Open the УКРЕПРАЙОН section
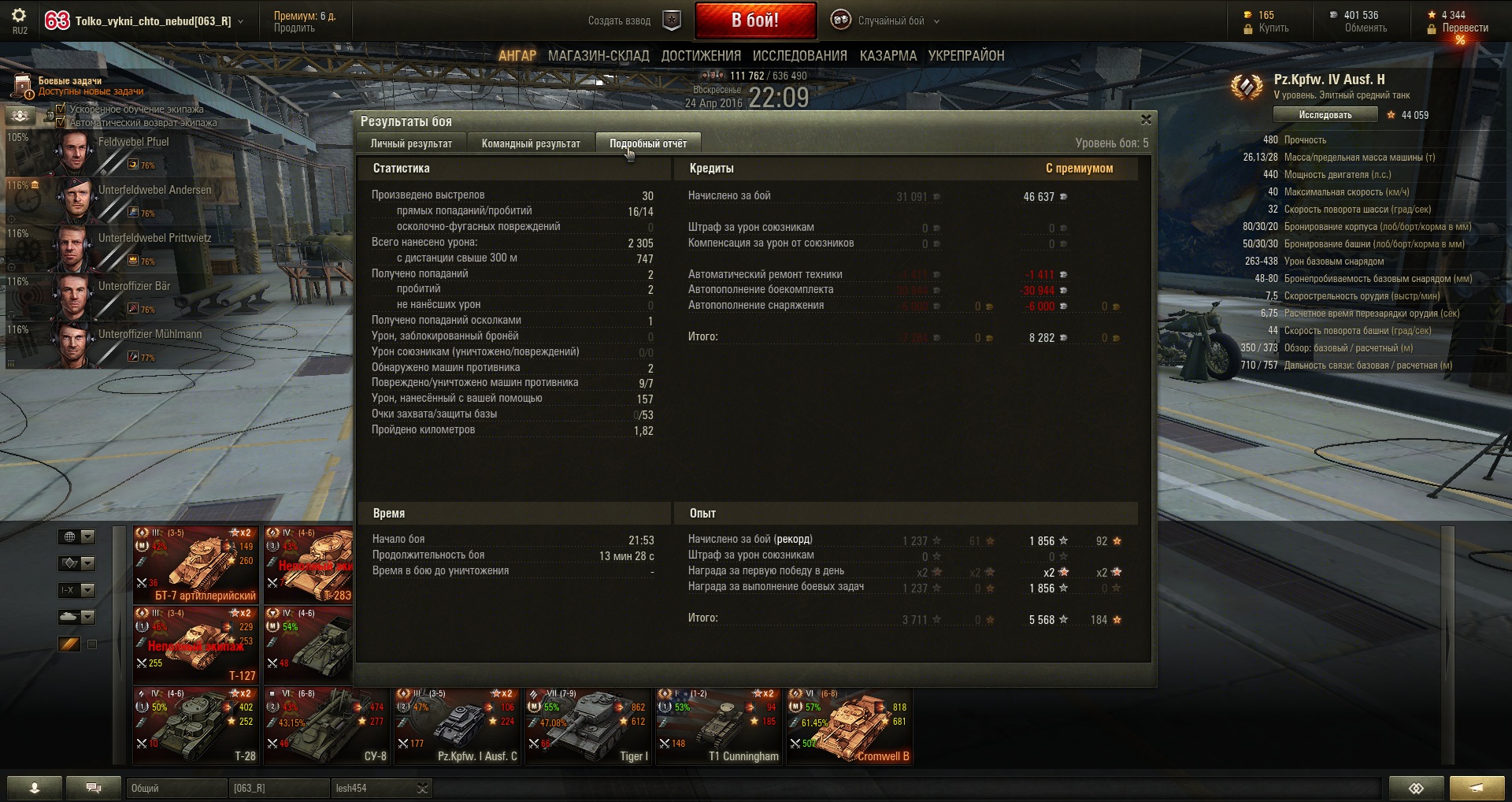1512x802 pixels. coord(965,56)
